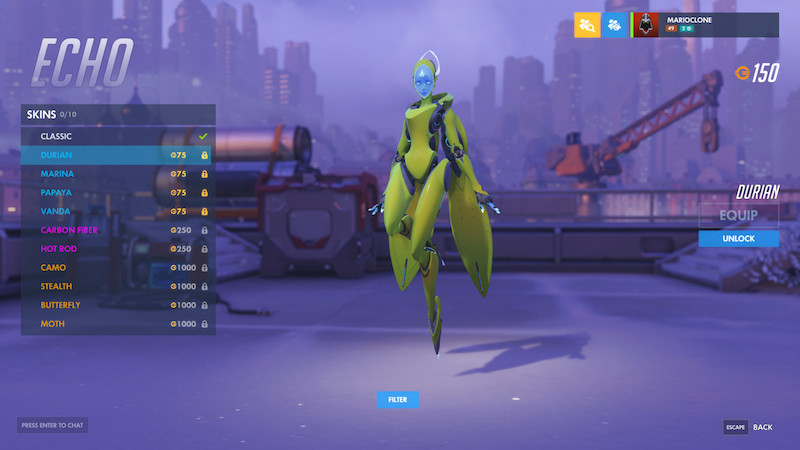Click the Unlock button

[x=738, y=238]
